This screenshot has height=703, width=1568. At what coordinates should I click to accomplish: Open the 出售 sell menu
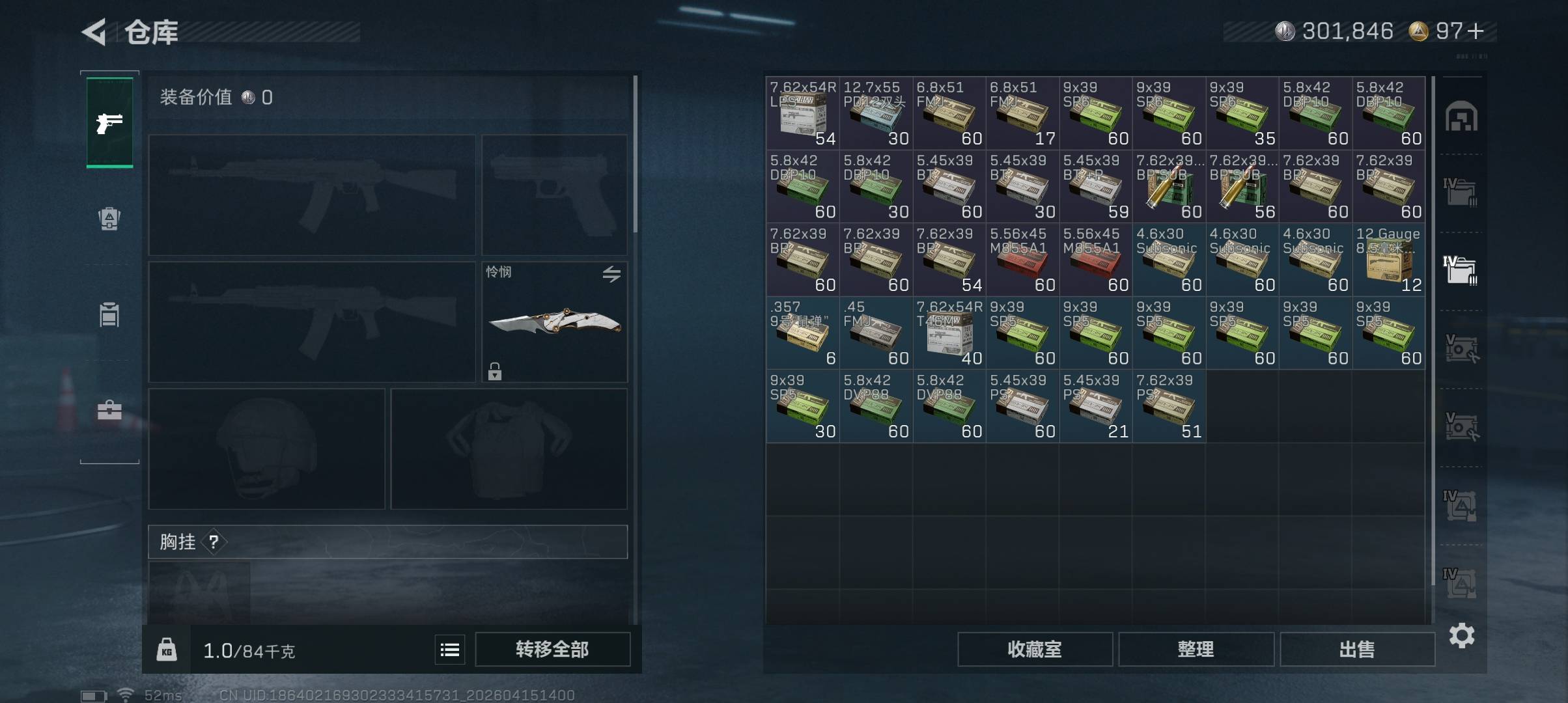click(x=1357, y=649)
